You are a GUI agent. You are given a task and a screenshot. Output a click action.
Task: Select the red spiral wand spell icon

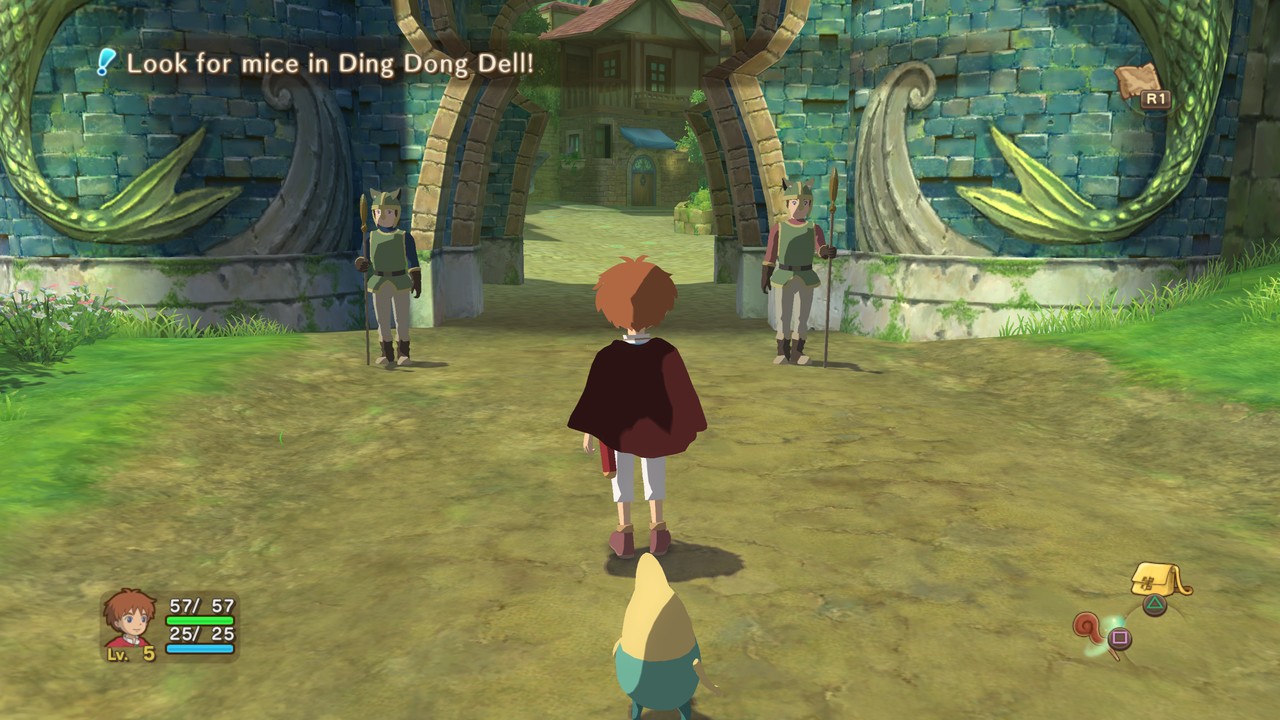[1090, 630]
